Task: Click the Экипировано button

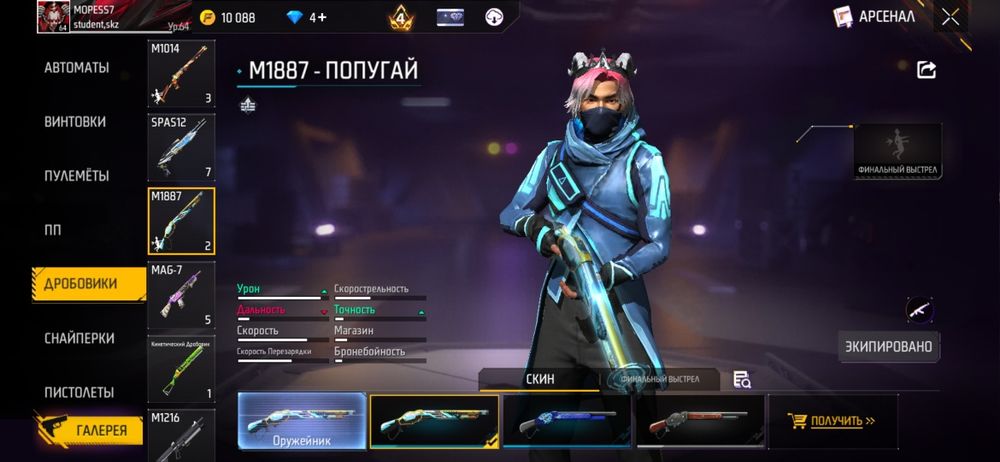Action: click(888, 347)
